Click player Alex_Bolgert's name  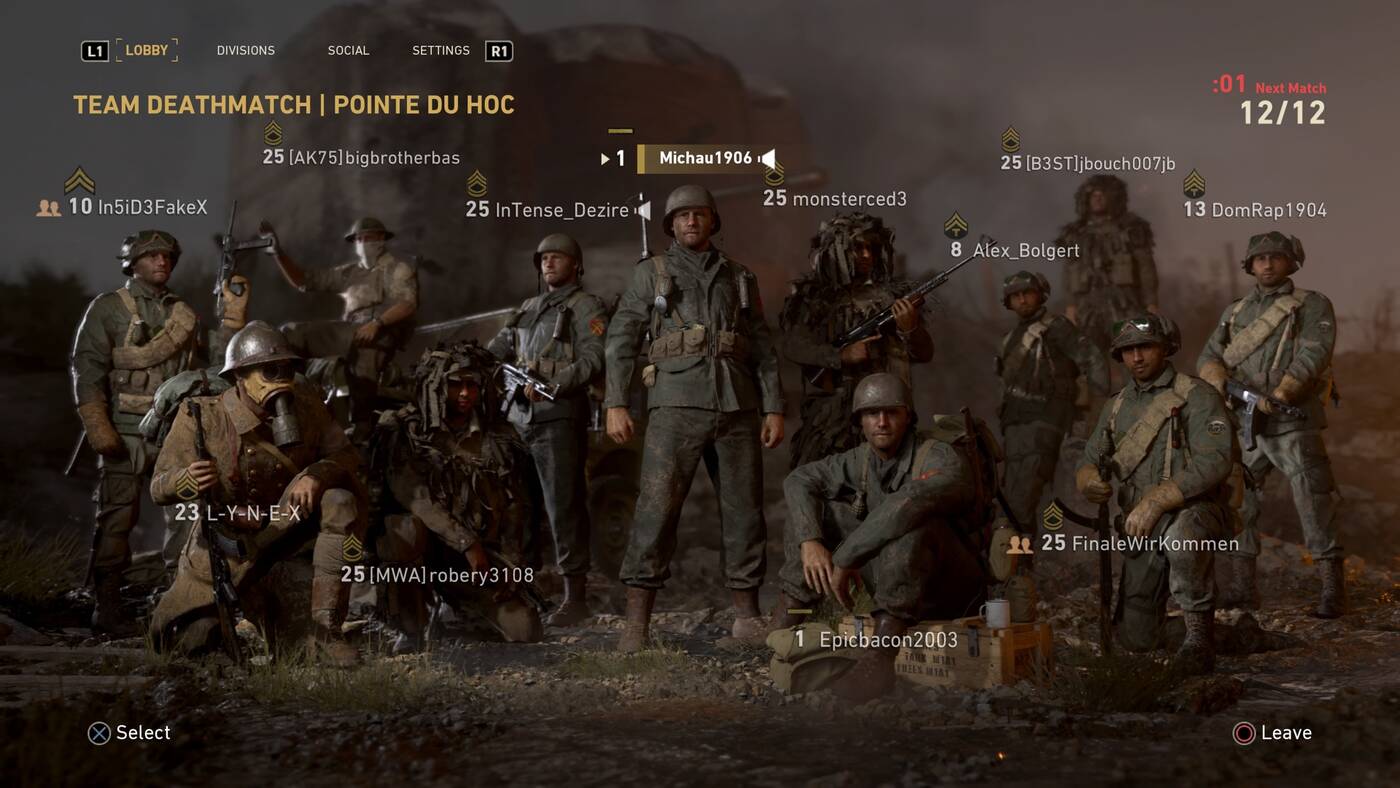point(1026,251)
